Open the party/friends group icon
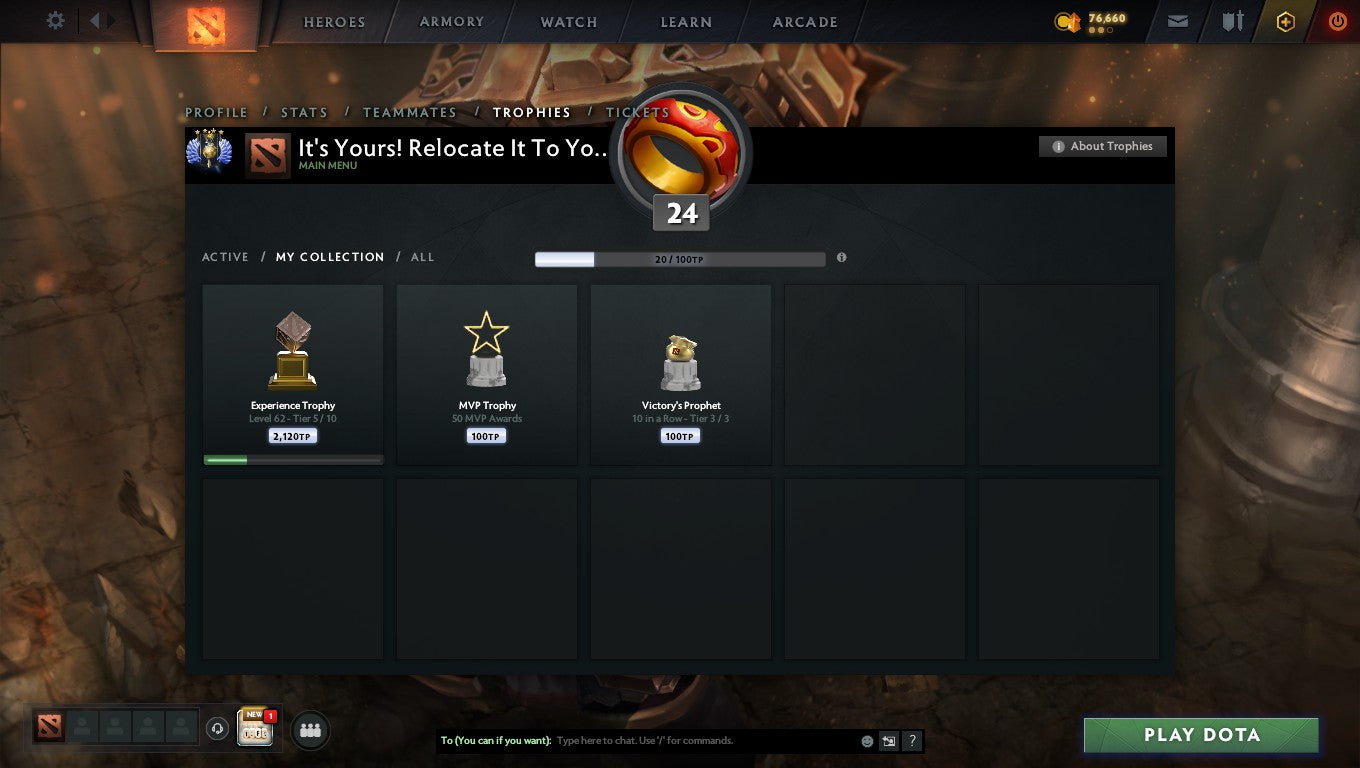The height and width of the screenshot is (768, 1360). 310,730
